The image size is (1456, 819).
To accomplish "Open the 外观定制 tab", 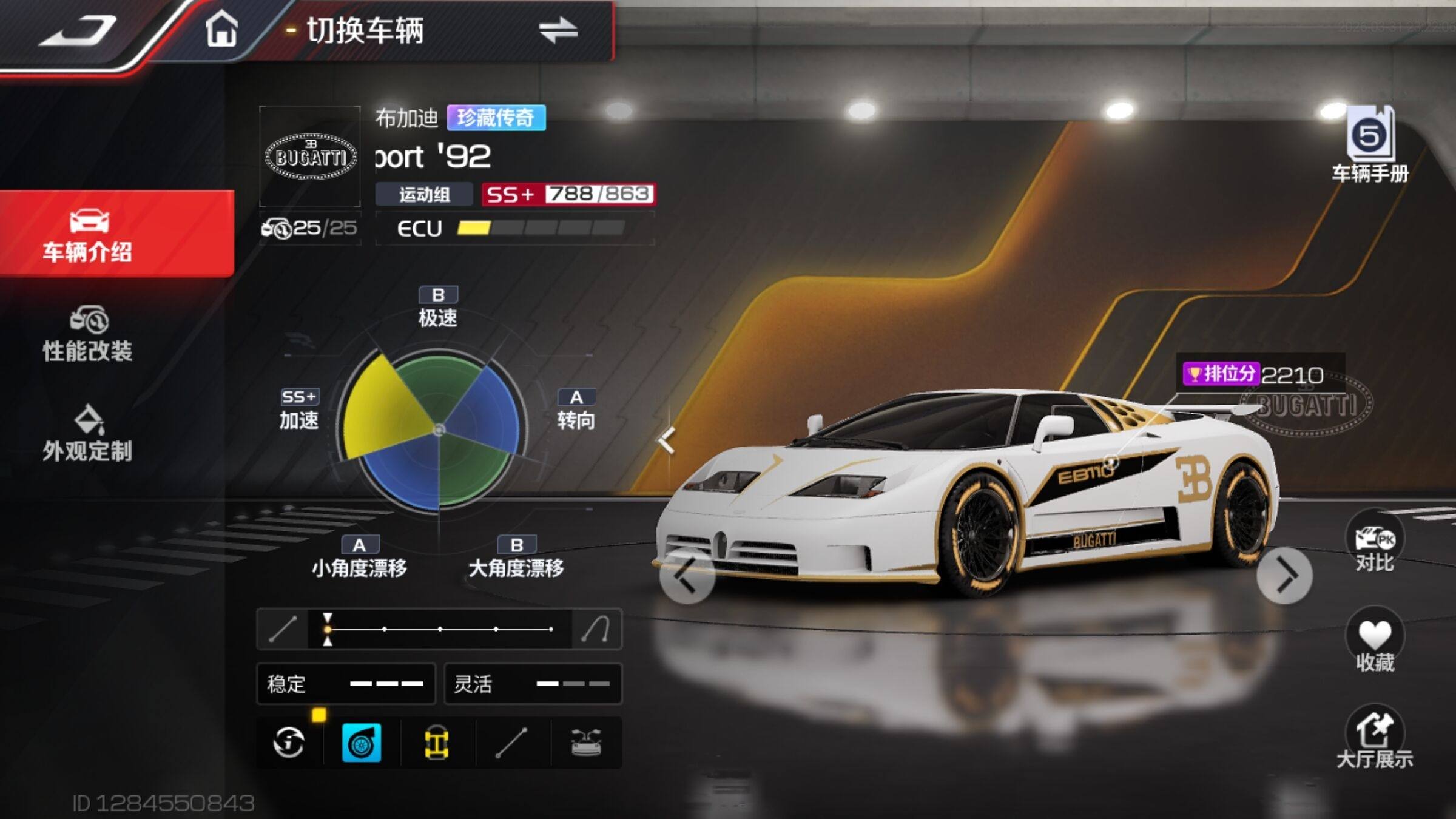I will [89, 434].
